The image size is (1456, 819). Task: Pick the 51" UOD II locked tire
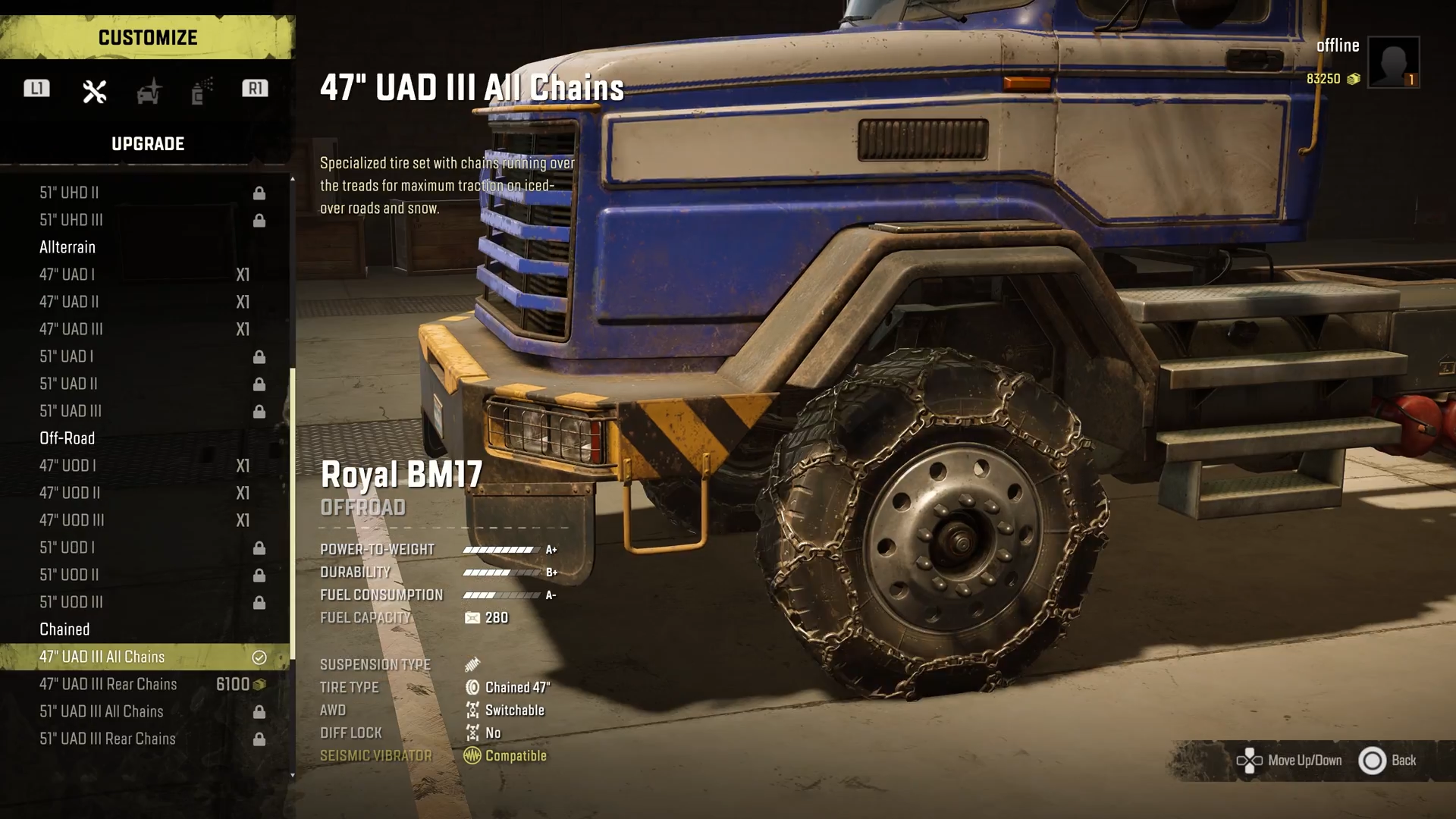[x=144, y=575]
